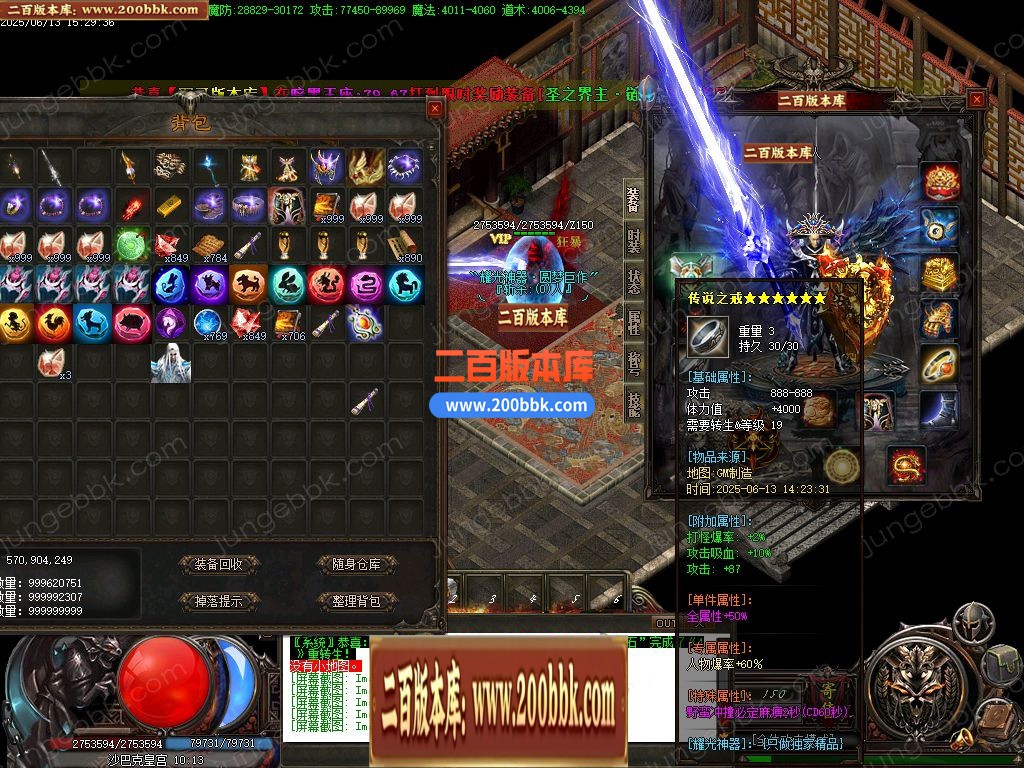Open the book icon on HUD
1024x768 pixels.
coord(994,718)
